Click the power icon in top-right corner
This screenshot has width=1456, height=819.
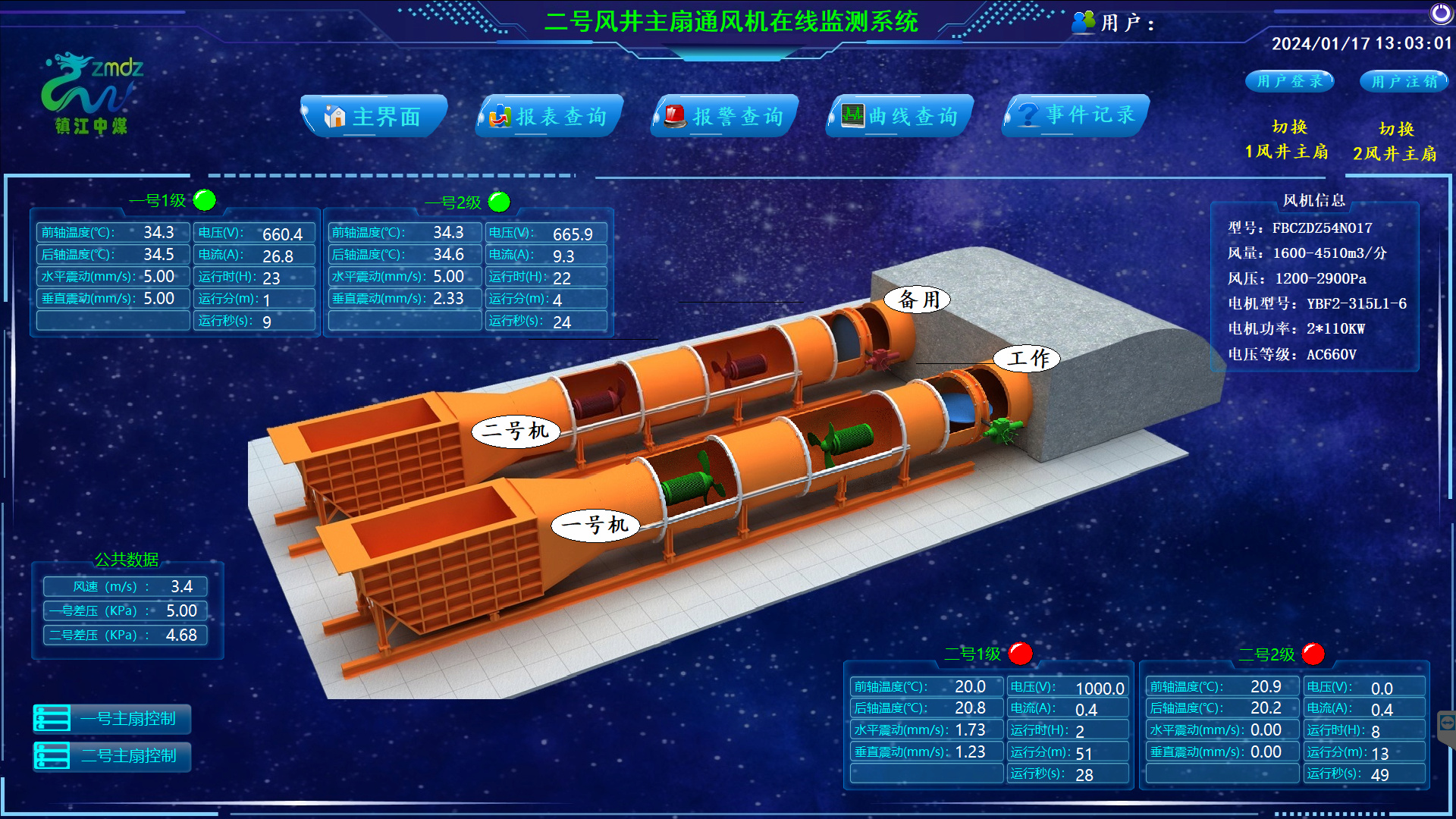(x=1441, y=13)
